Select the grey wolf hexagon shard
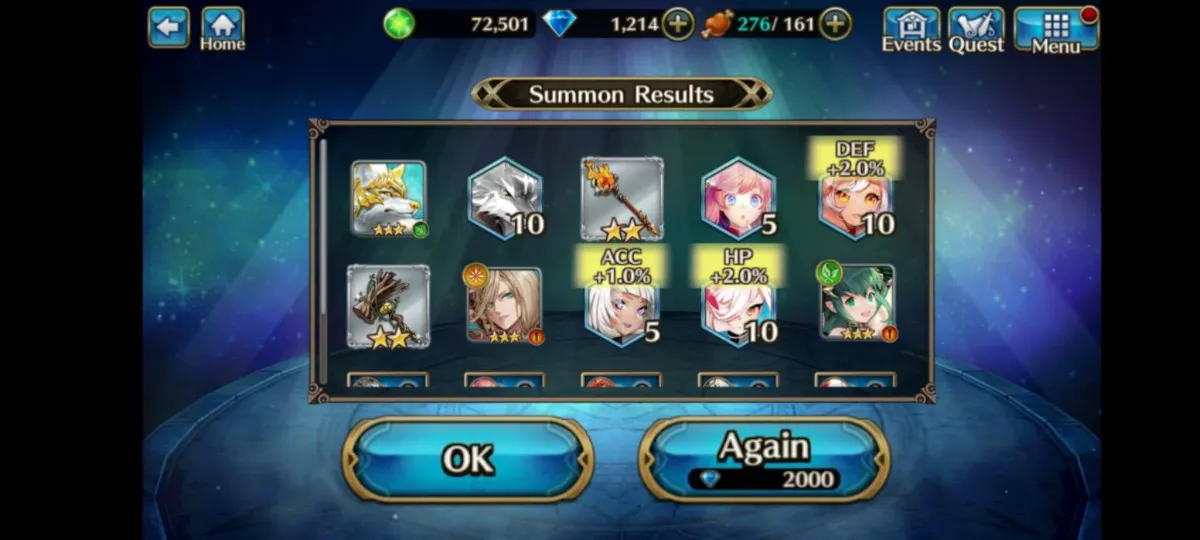The width and height of the screenshot is (1200, 540). point(505,198)
